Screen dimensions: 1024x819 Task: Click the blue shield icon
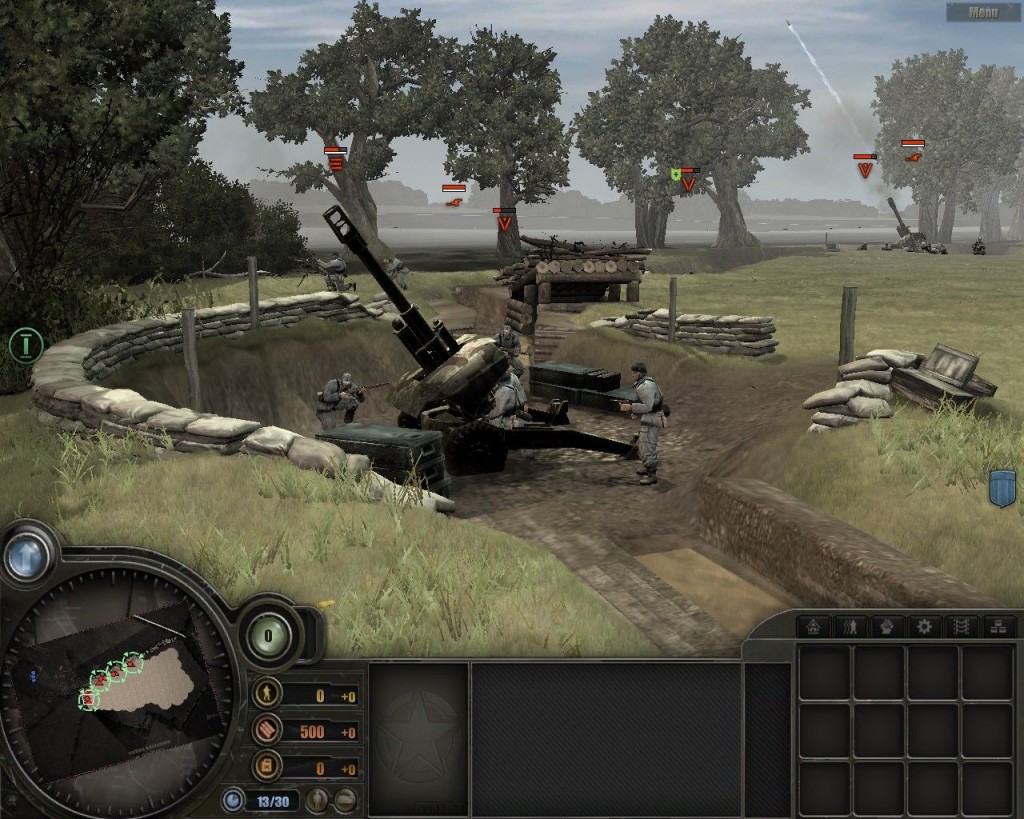[x=1001, y=489]
